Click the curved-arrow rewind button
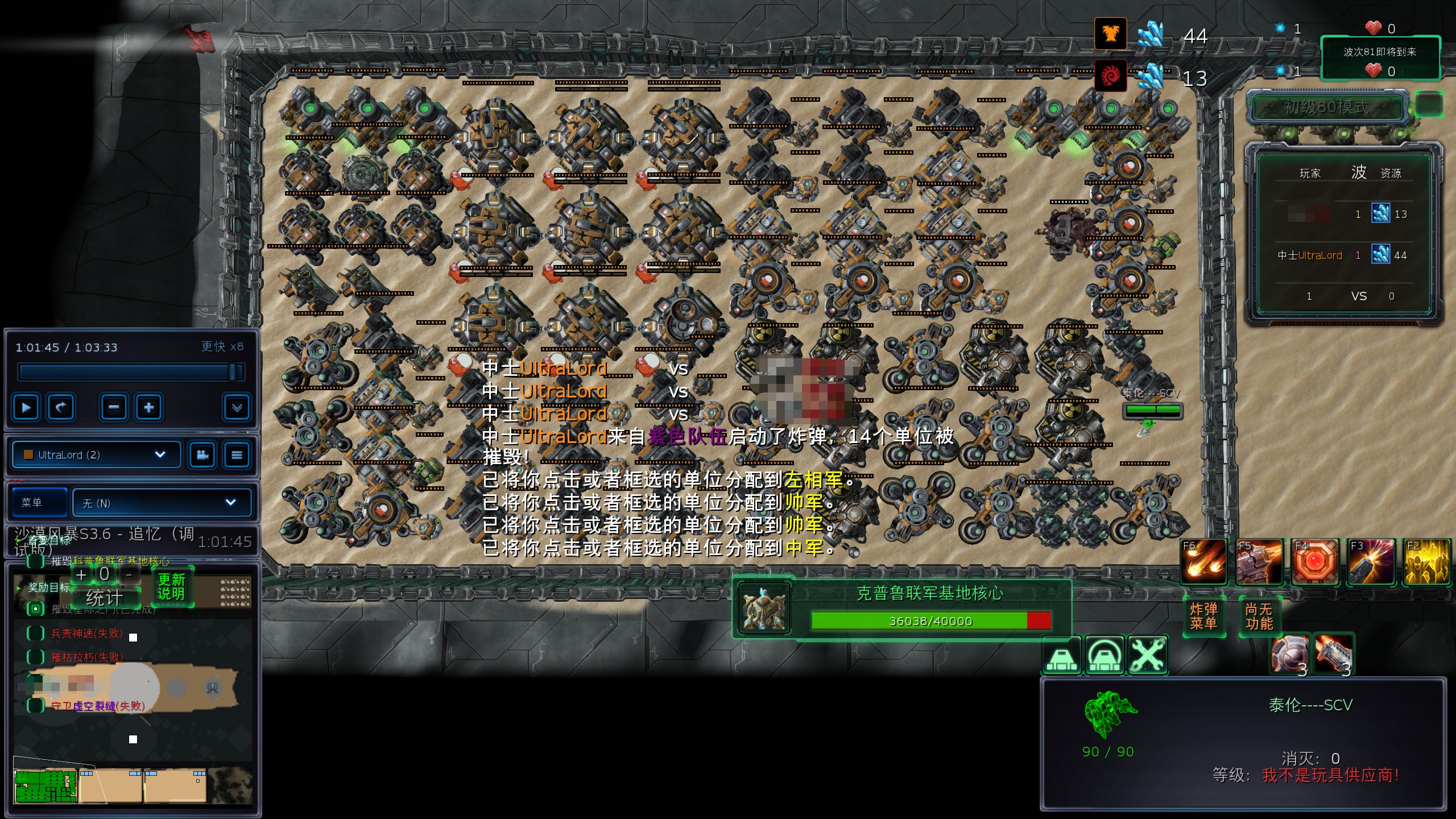Viewport: 1456px width, 819px height. [x=60, y=407]
